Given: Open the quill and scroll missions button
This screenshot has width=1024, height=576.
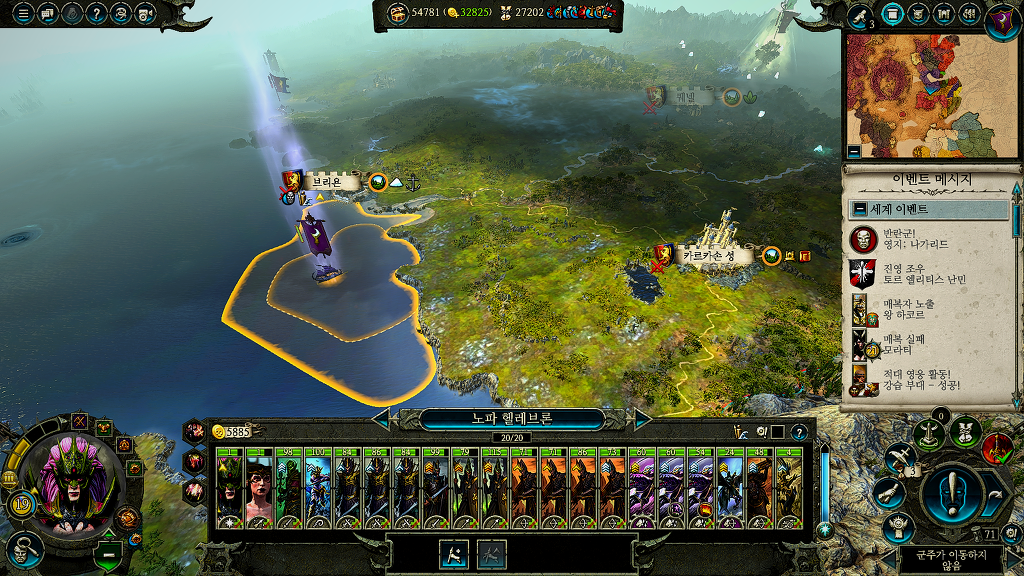Looking at the screenshot, I should [x=860, y=16].
